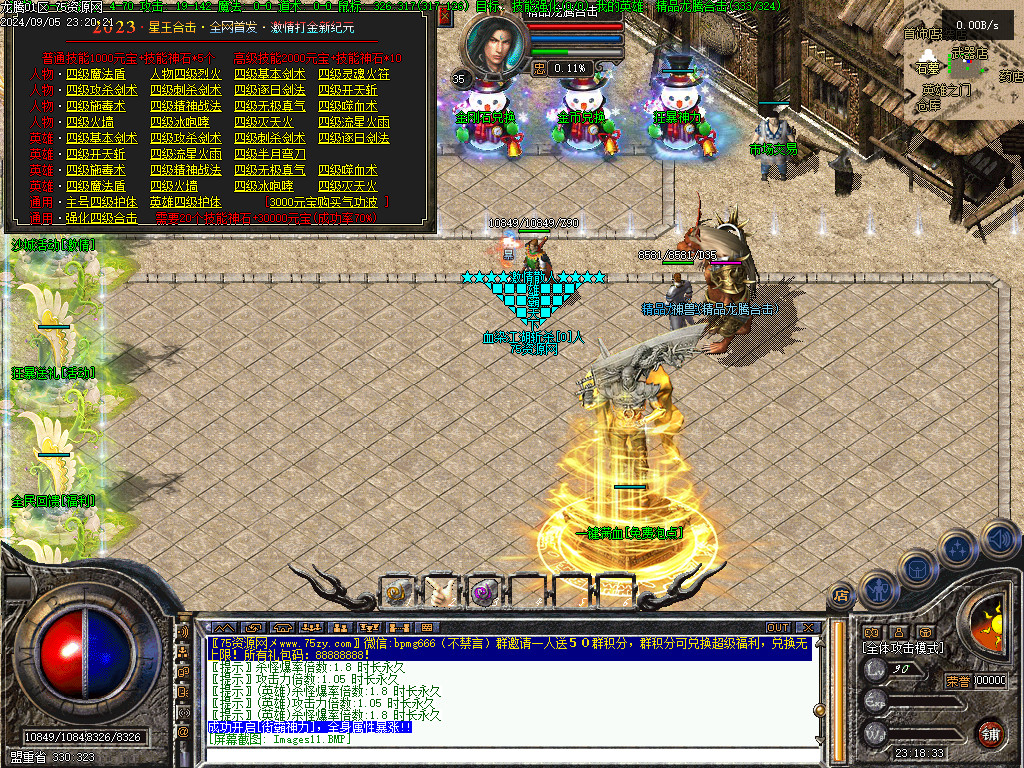This screenshot has height=768, width=1024.
Task: Click the 主号四级护体 link
Action: (x=101, y=202)
